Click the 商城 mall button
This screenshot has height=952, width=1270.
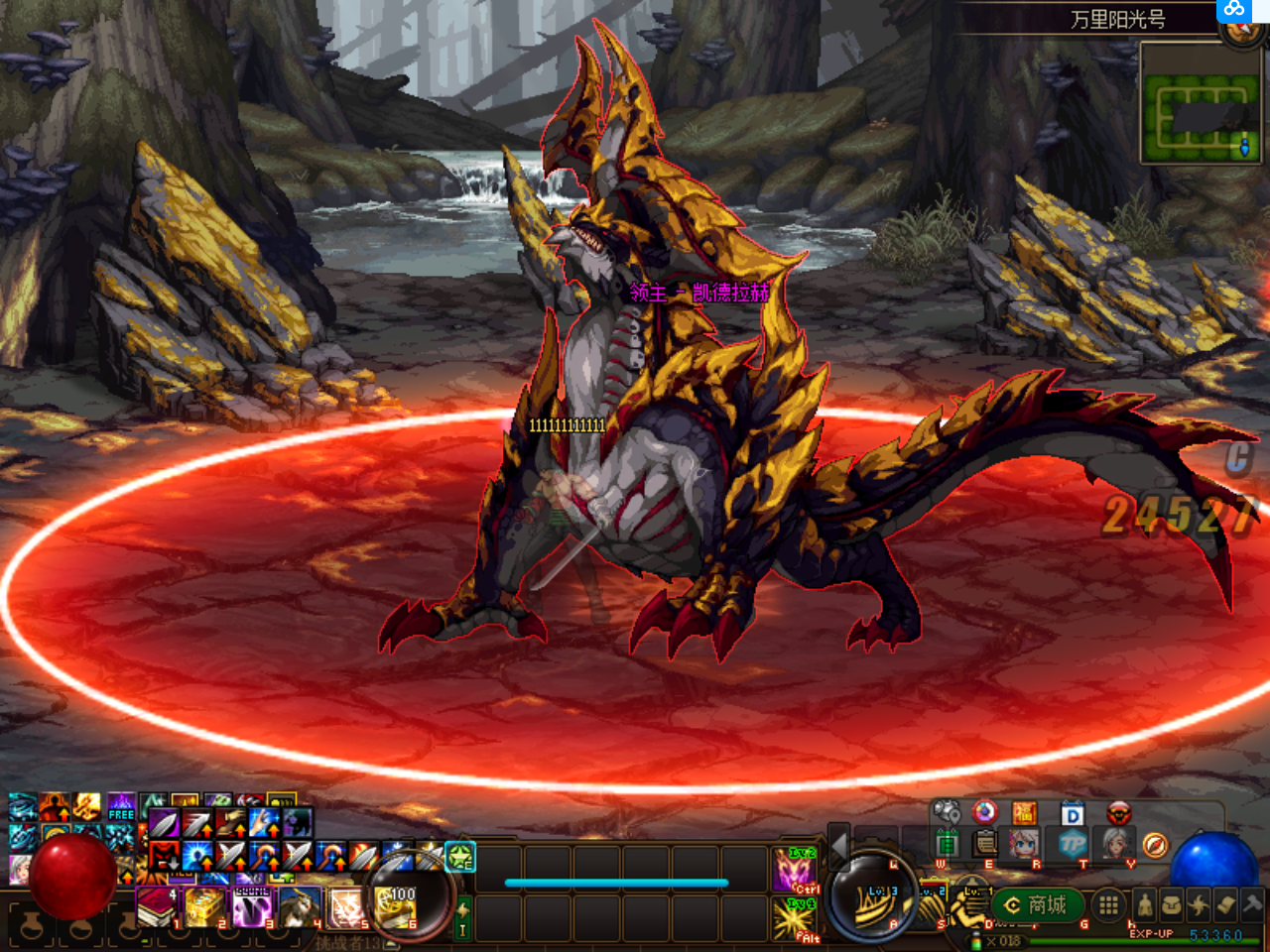[1039, 903]
